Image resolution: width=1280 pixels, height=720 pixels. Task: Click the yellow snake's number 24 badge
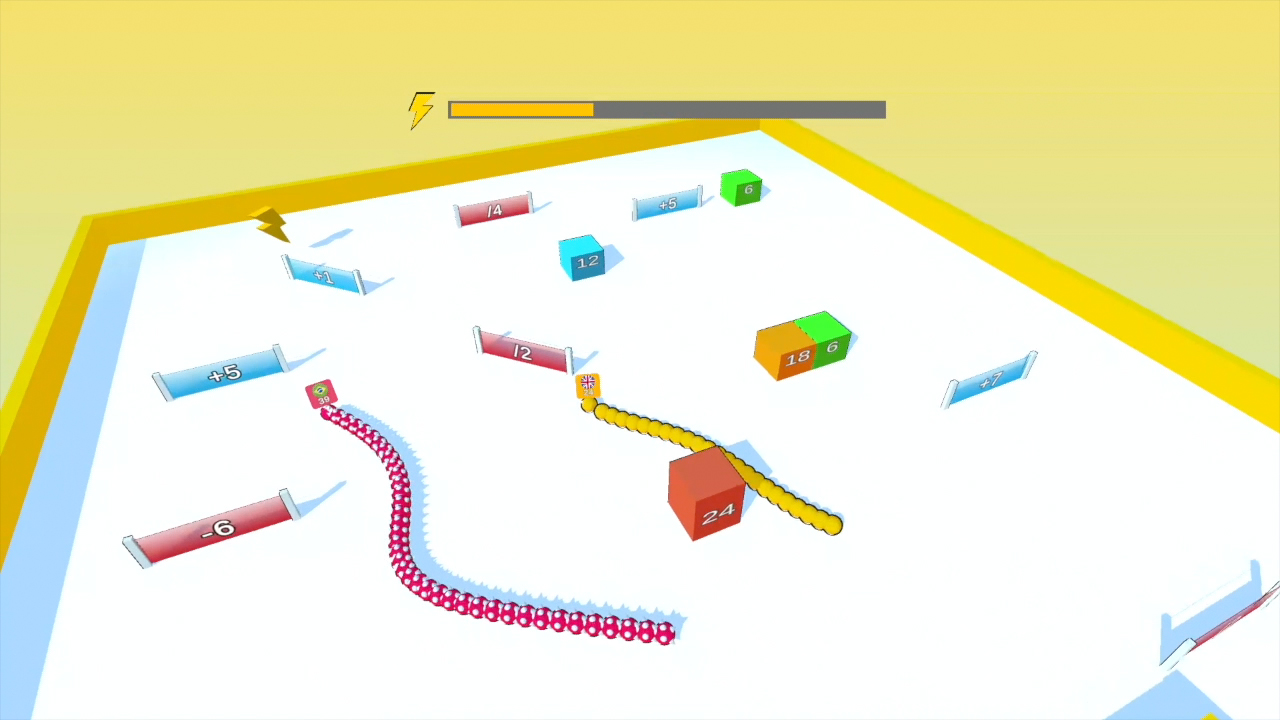pos(588,392)
